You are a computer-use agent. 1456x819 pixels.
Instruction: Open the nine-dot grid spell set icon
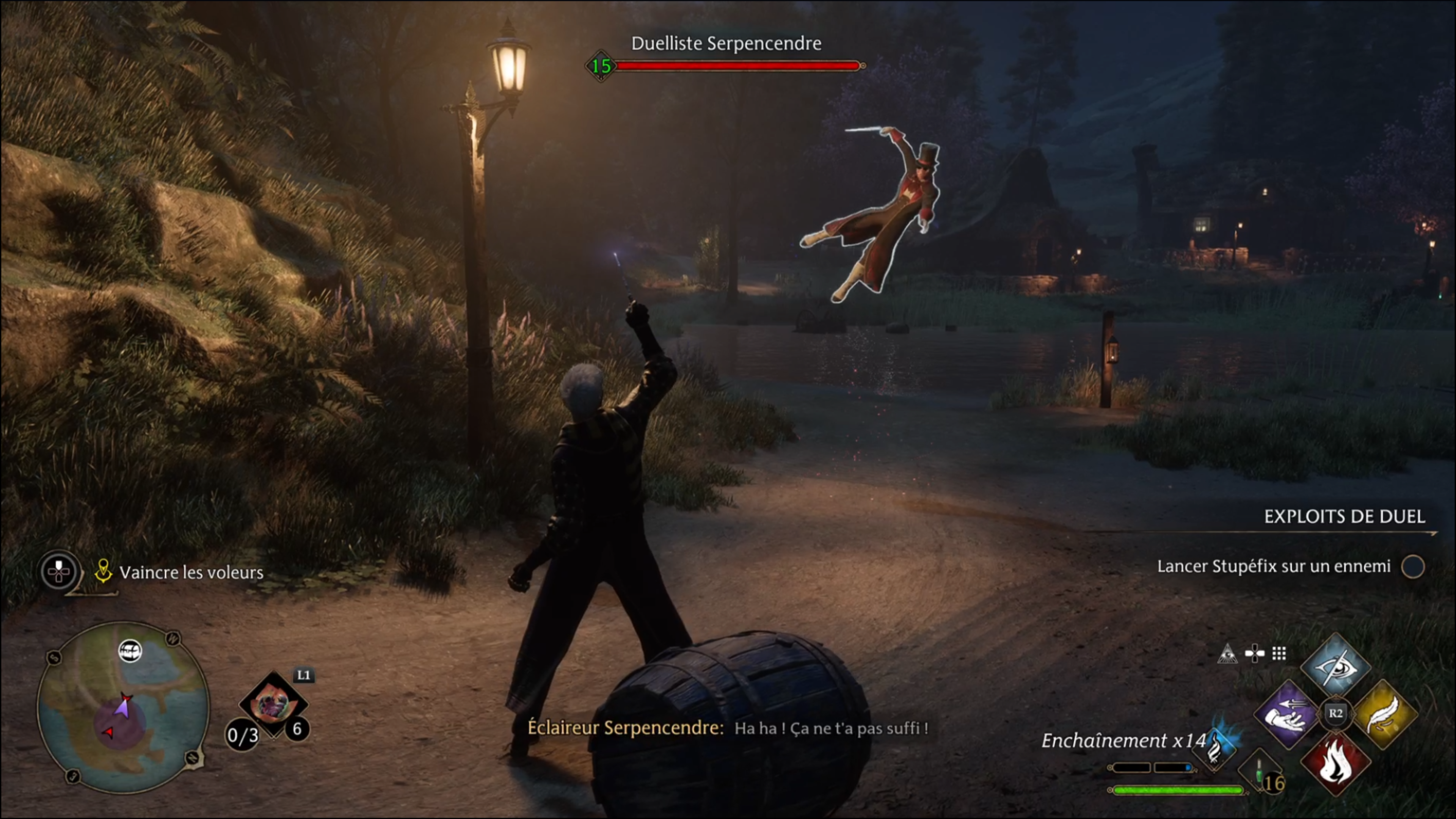[1279, 654]
